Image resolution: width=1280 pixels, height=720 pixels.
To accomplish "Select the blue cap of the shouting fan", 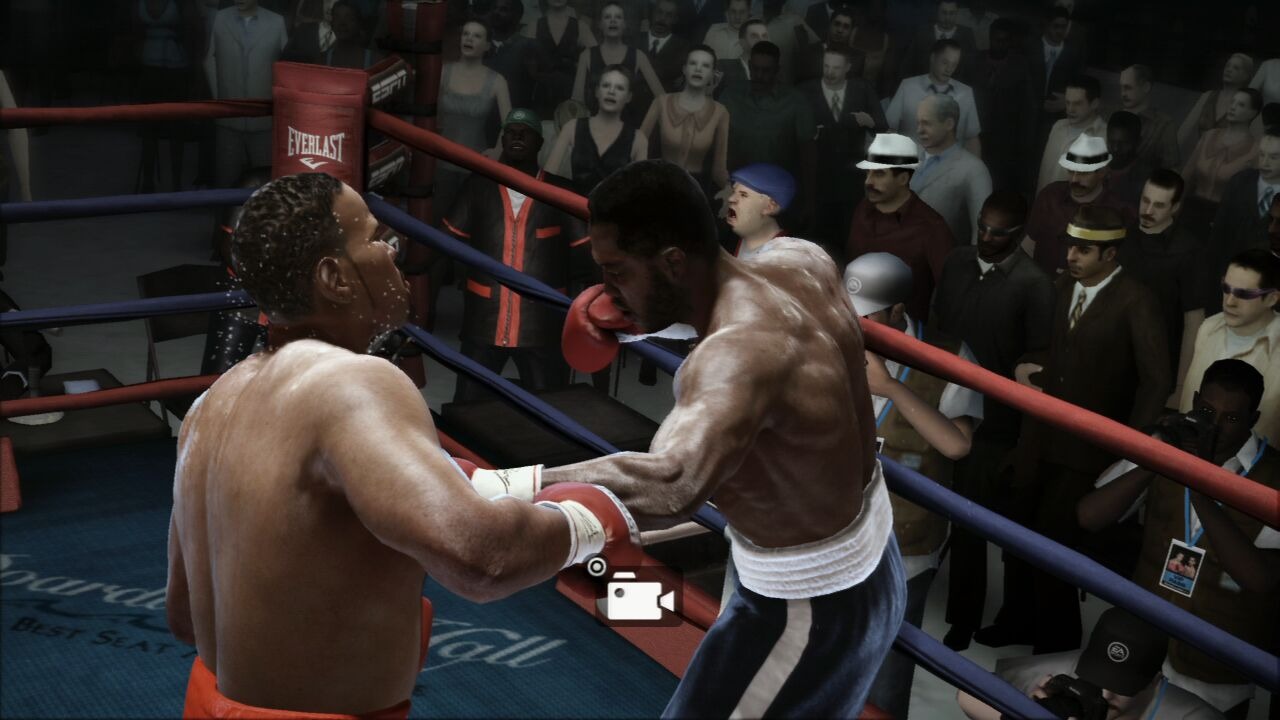I will (758, 180).
